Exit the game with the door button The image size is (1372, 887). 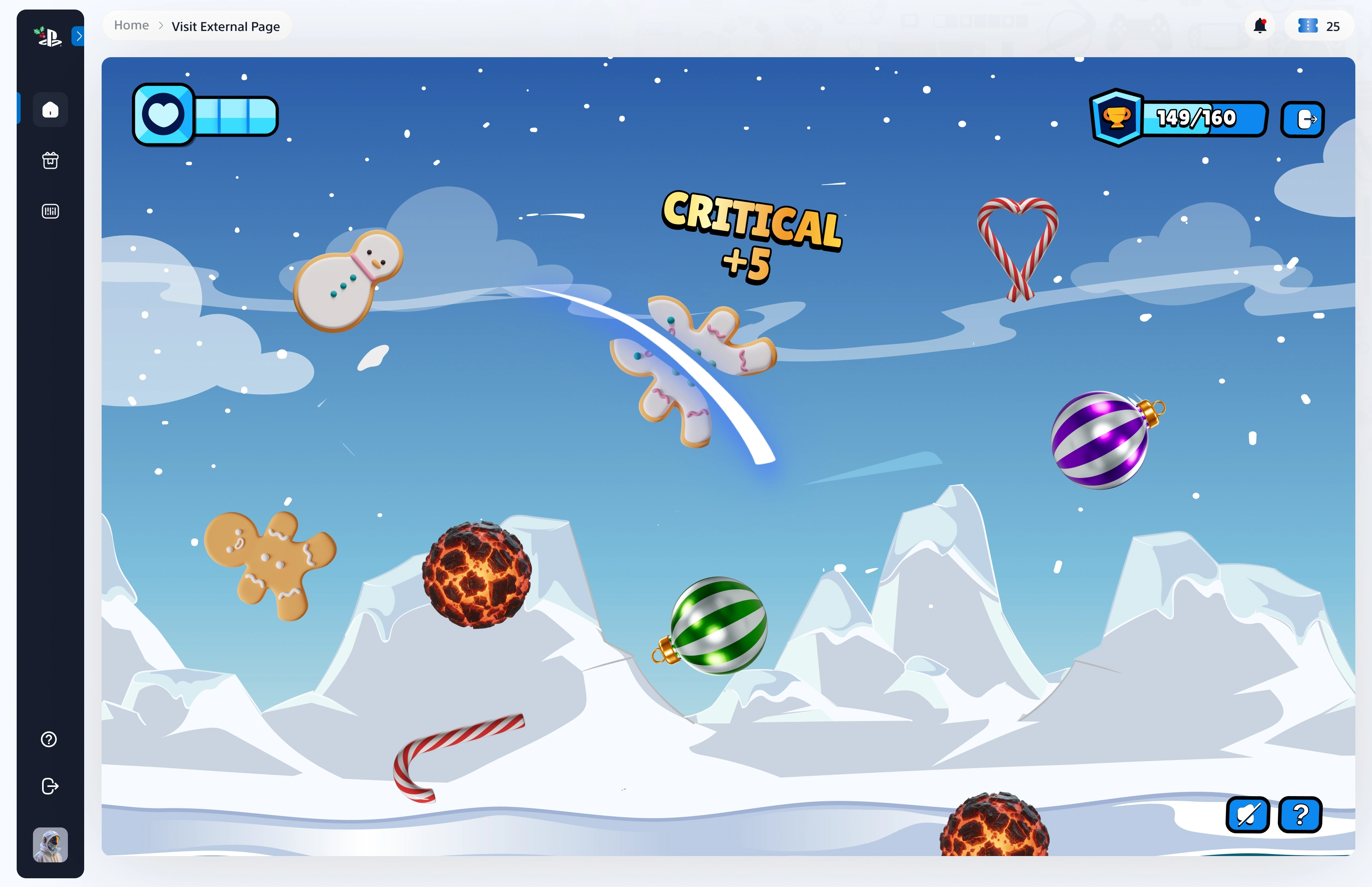[1303, 119]
